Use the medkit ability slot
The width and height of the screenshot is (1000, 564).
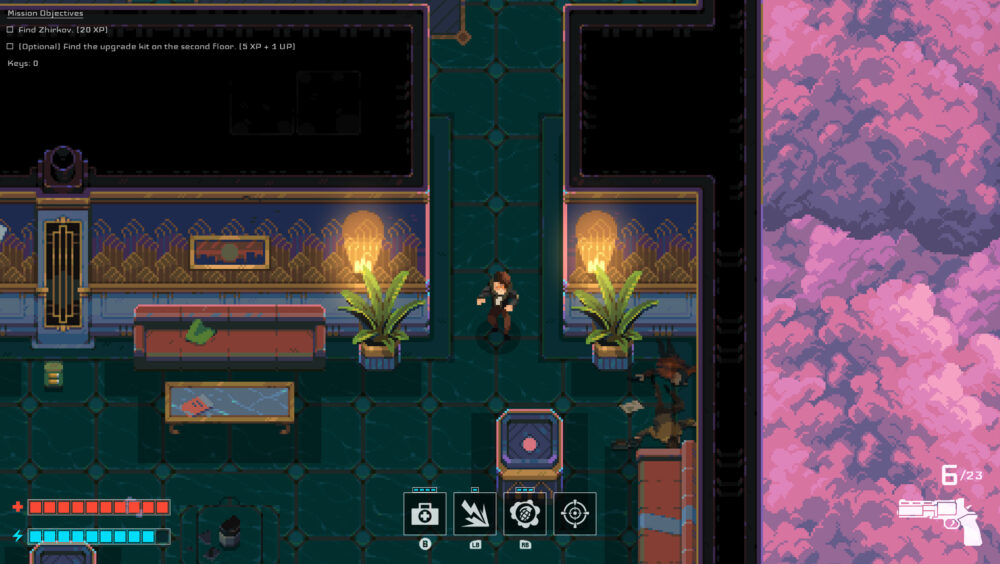point(425,513)
